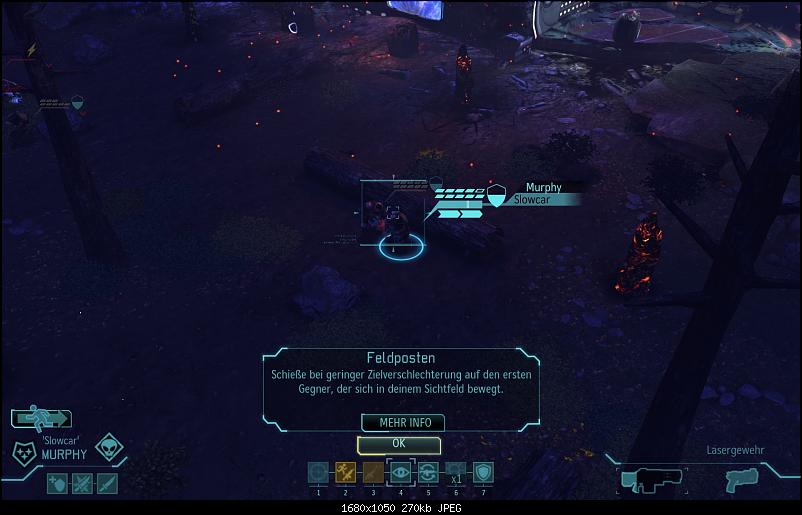Activate the reload weapon ability icon
The width and height of the screenshot is (802, 515).
point(427,473)
